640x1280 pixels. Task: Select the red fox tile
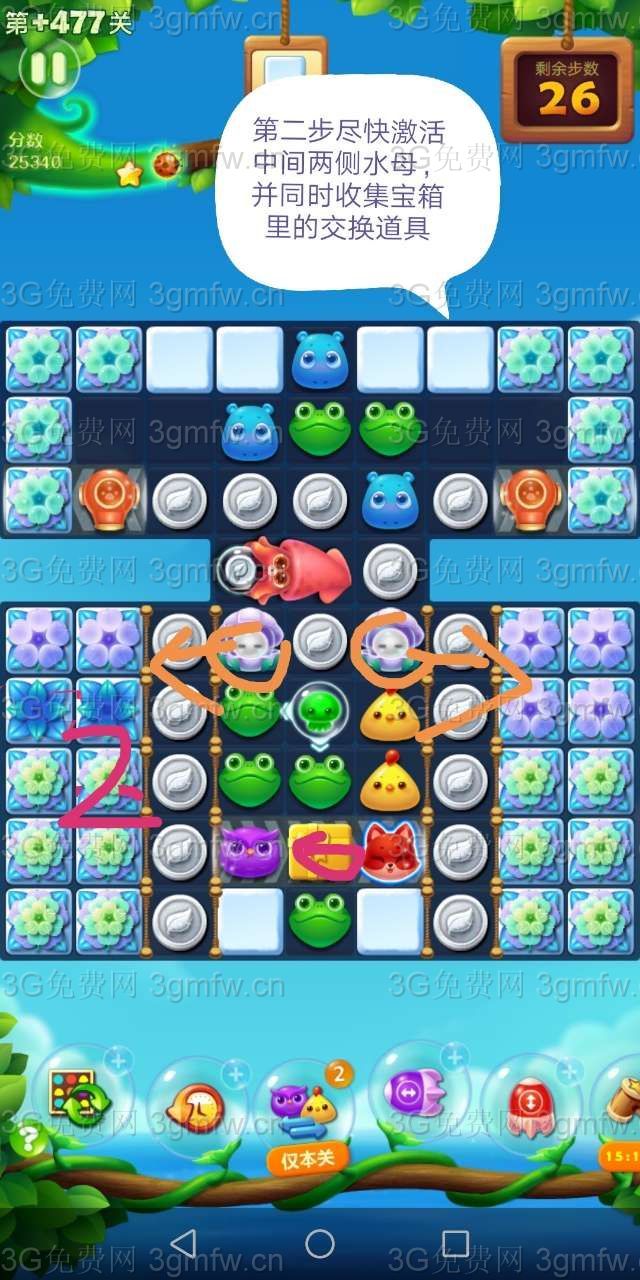390,852
